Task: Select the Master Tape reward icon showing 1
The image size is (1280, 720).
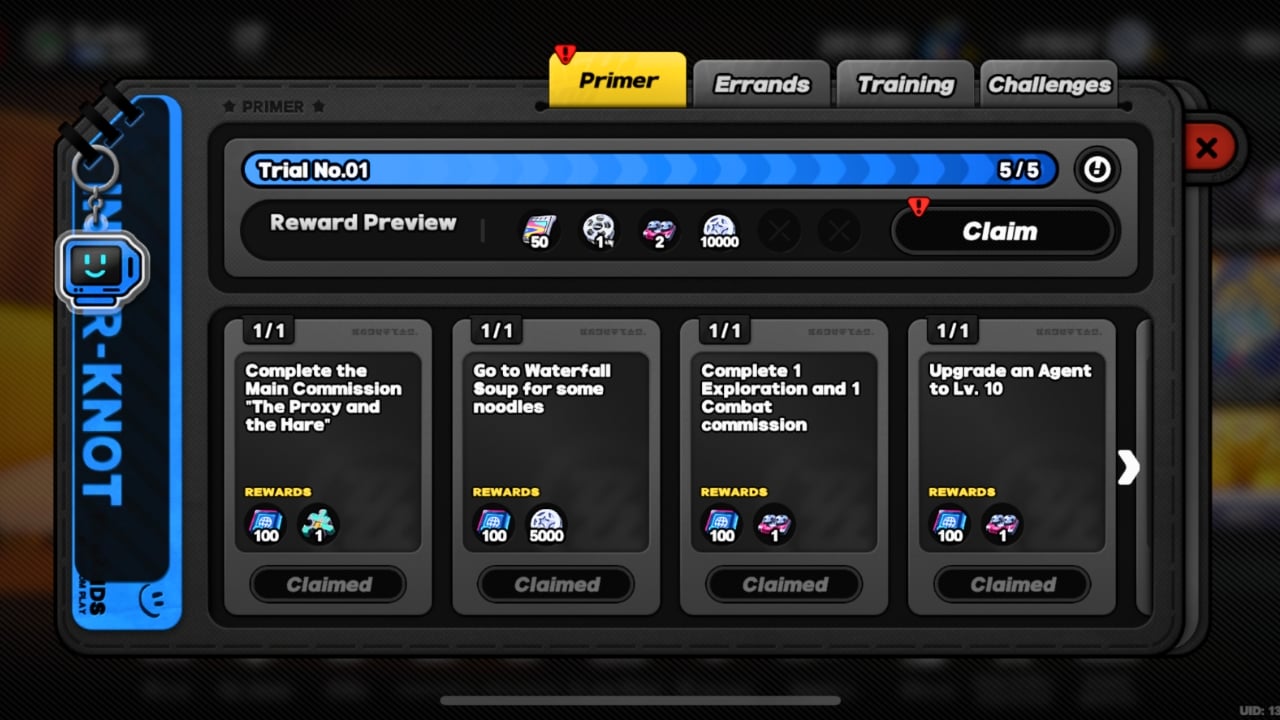Action: (x=599, y=230)
